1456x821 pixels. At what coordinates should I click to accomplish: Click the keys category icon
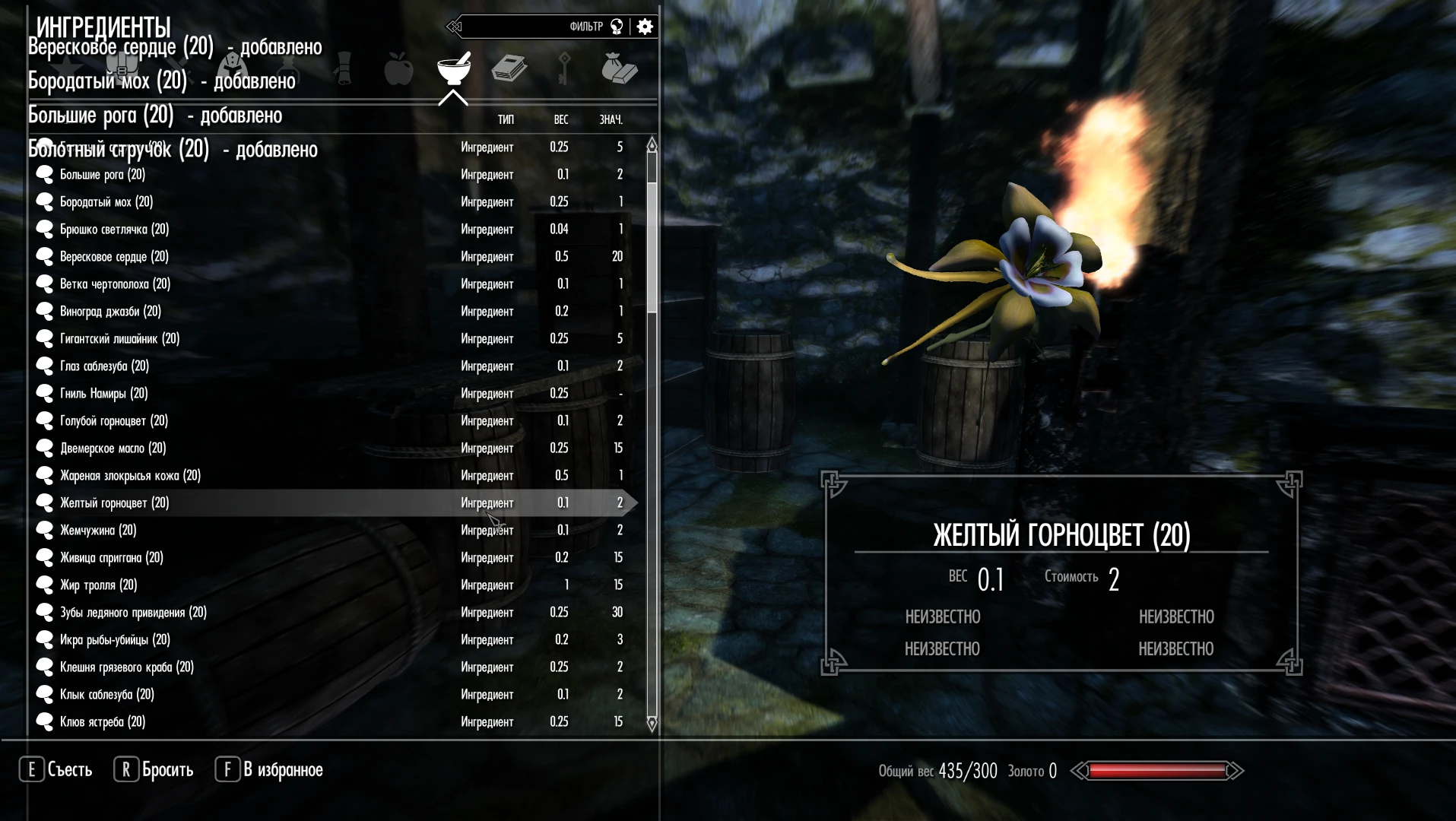pos(563,70)
